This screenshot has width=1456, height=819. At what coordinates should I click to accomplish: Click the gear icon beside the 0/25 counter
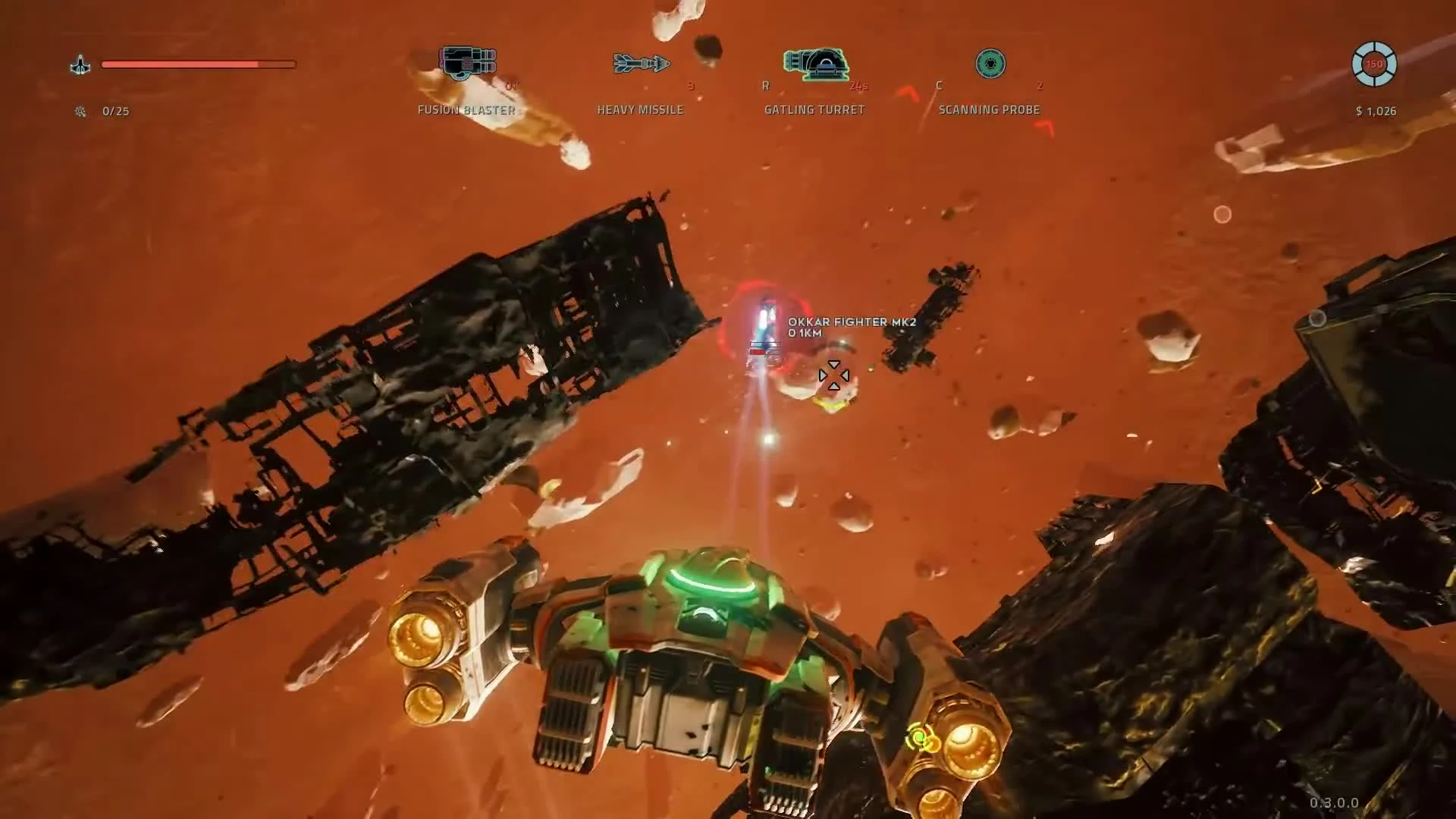(80, 111)
